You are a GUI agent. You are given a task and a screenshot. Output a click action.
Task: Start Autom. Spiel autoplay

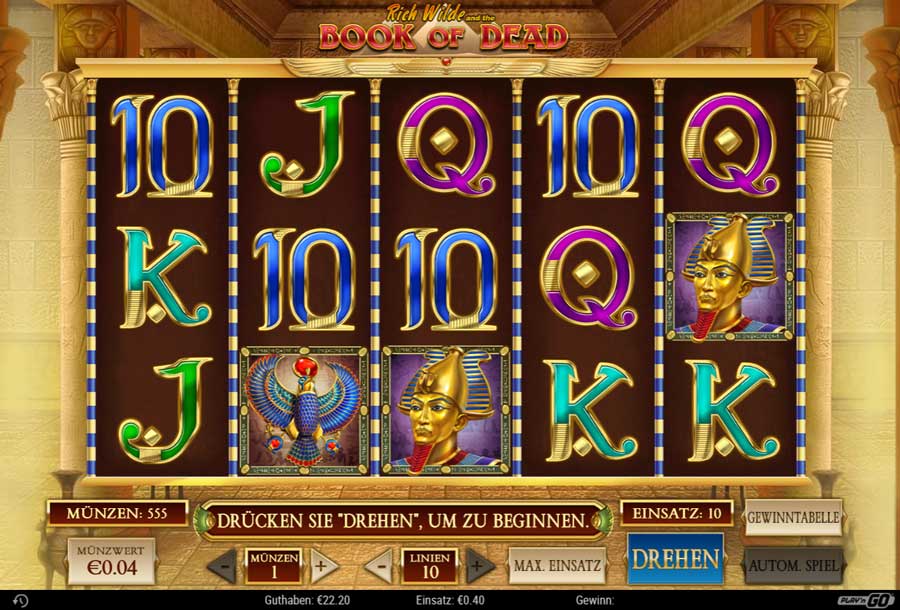[793, 565]
